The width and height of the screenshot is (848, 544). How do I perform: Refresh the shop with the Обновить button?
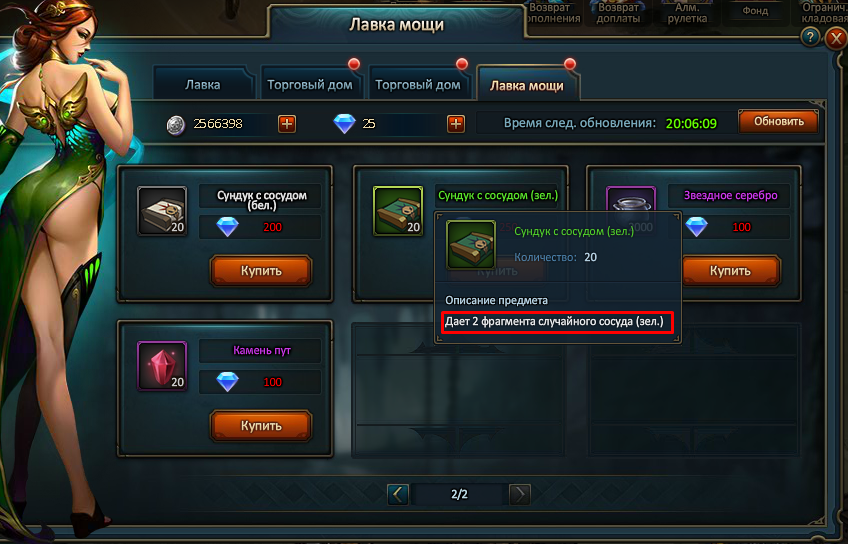click(x=778, y=122)
